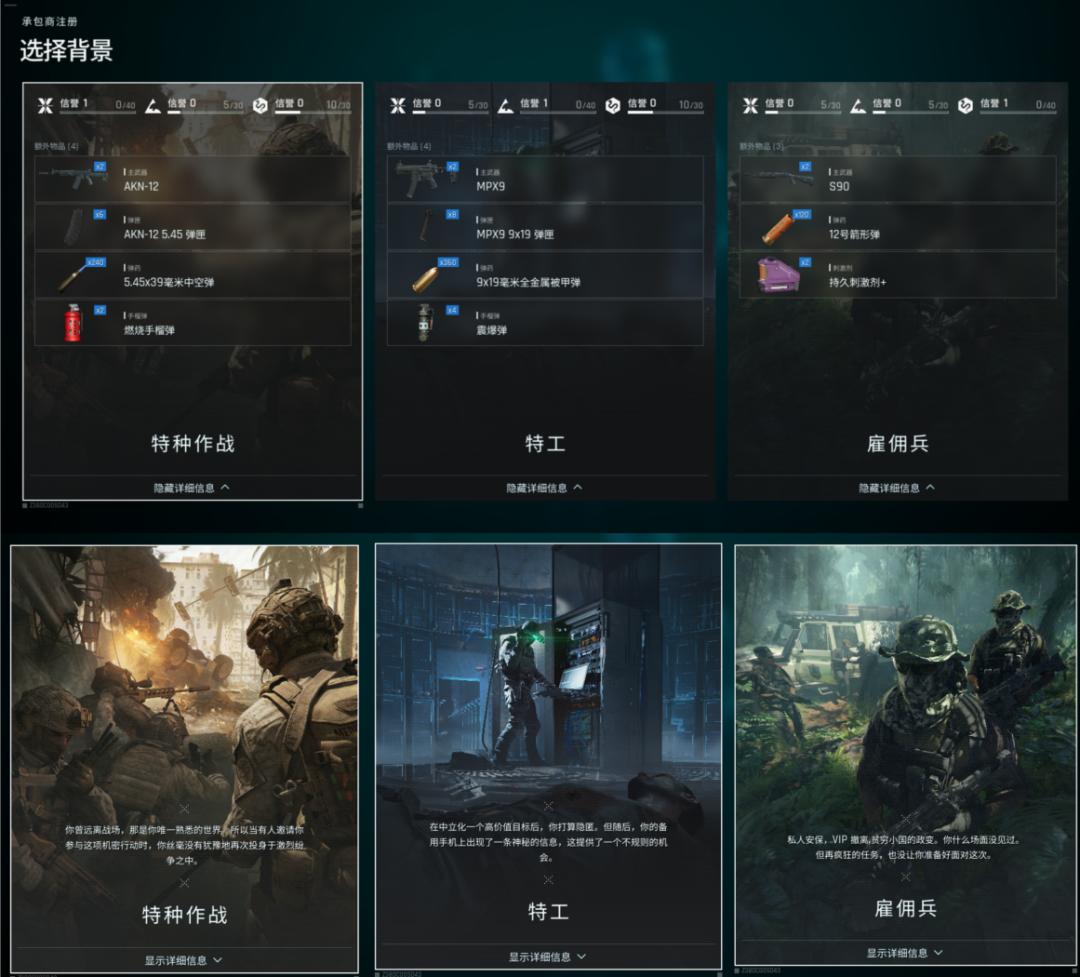
Task: Select the S90 shotgun row
Action: (897, 179)
